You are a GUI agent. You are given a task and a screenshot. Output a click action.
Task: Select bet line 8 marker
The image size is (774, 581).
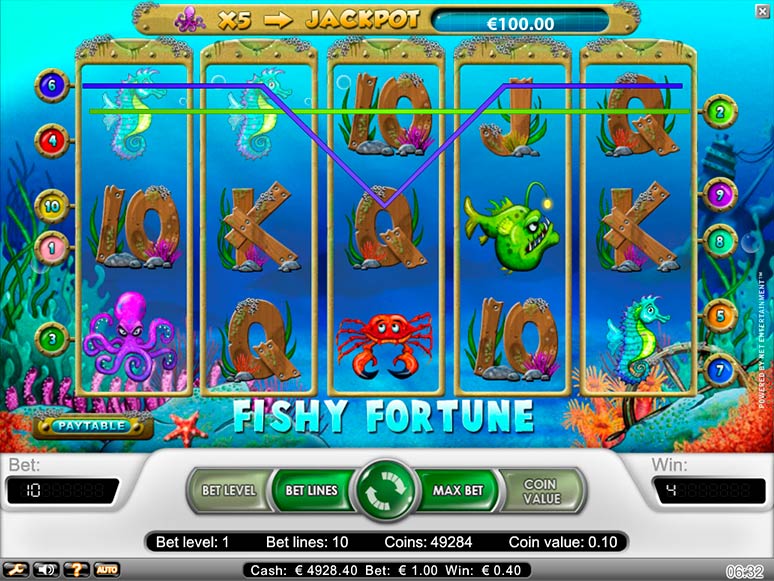720,241
